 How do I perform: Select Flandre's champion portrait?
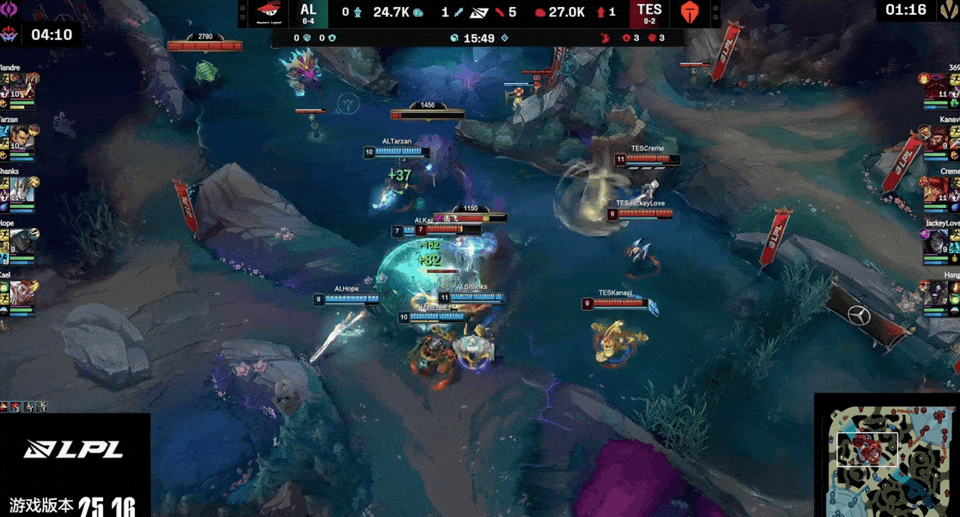[22, 87]
